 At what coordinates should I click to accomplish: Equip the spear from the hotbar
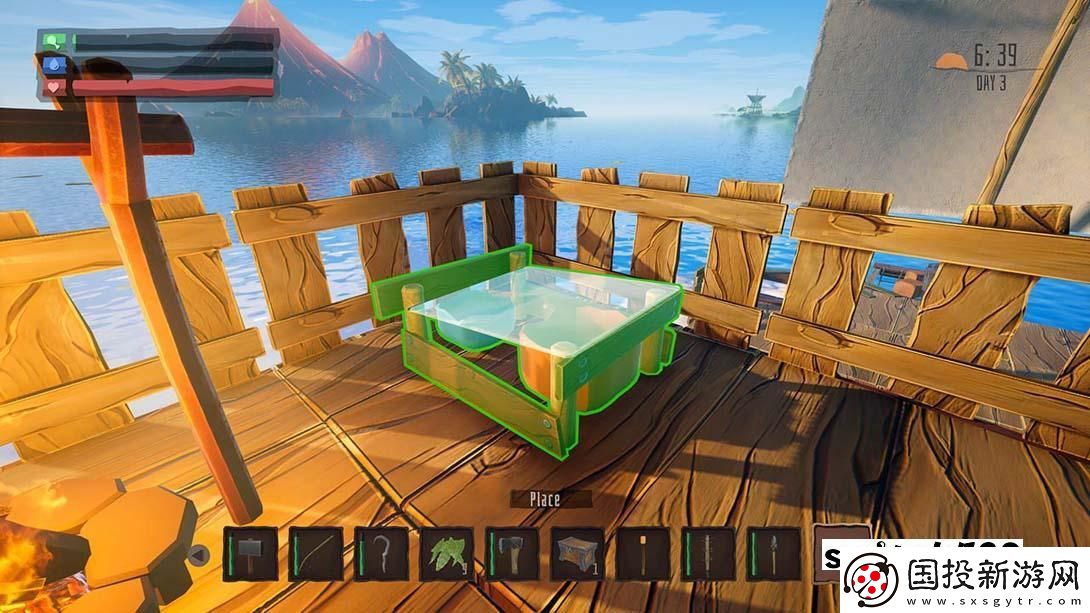(x=774, y=553)
